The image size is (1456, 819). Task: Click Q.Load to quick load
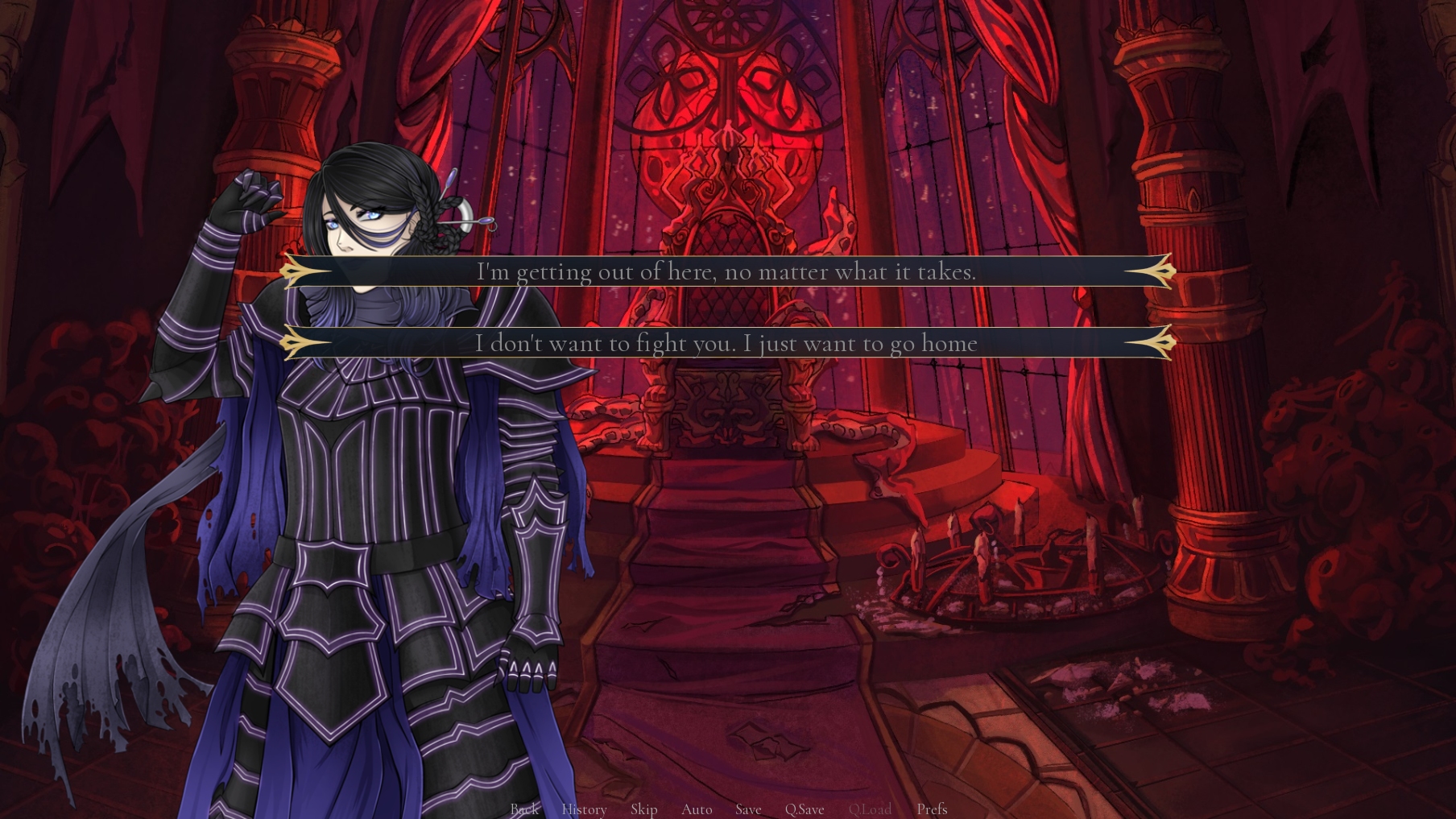pos(870,809)
